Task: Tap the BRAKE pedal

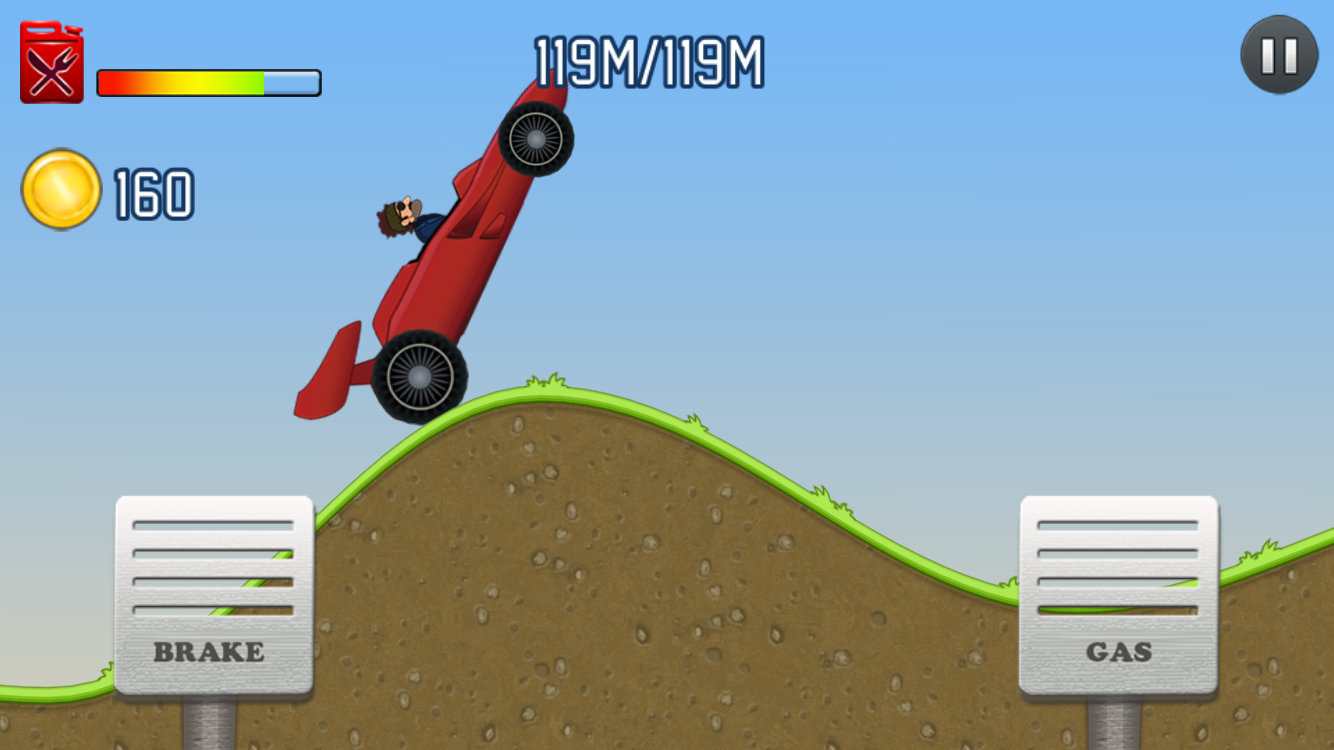Action: [214, 595]
